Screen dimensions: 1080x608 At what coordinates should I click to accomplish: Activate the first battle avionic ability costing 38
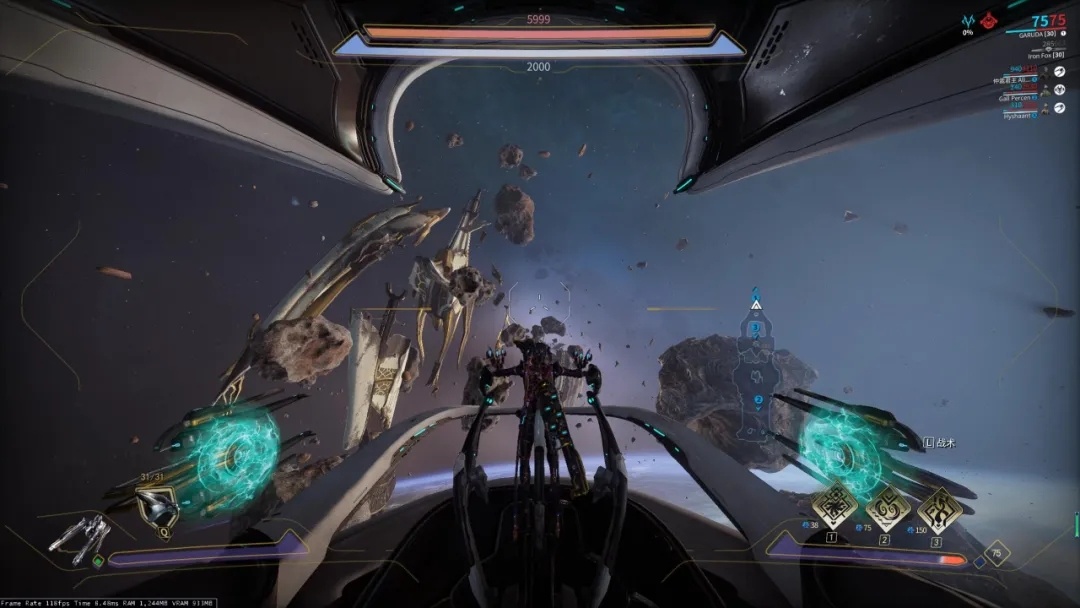[834, 507]
